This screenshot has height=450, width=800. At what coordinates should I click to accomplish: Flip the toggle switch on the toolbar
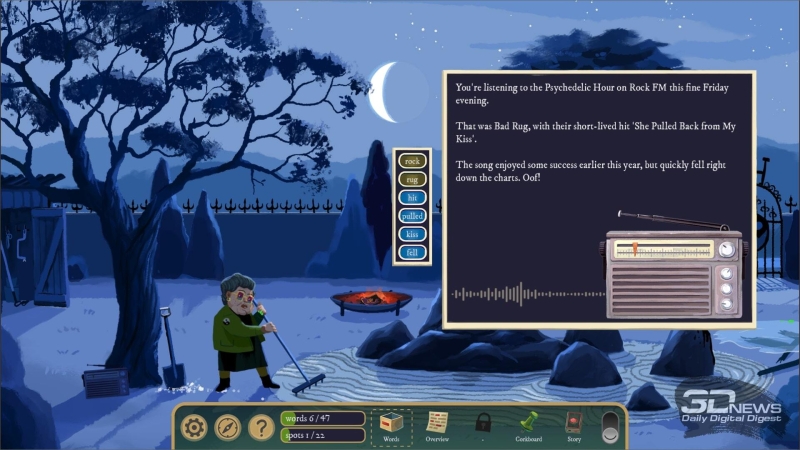[609, 427]
